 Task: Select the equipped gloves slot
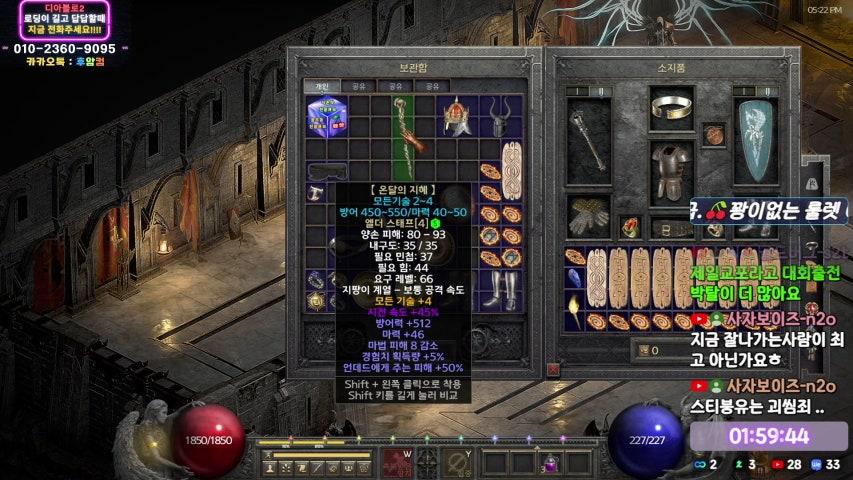point(586,211)
